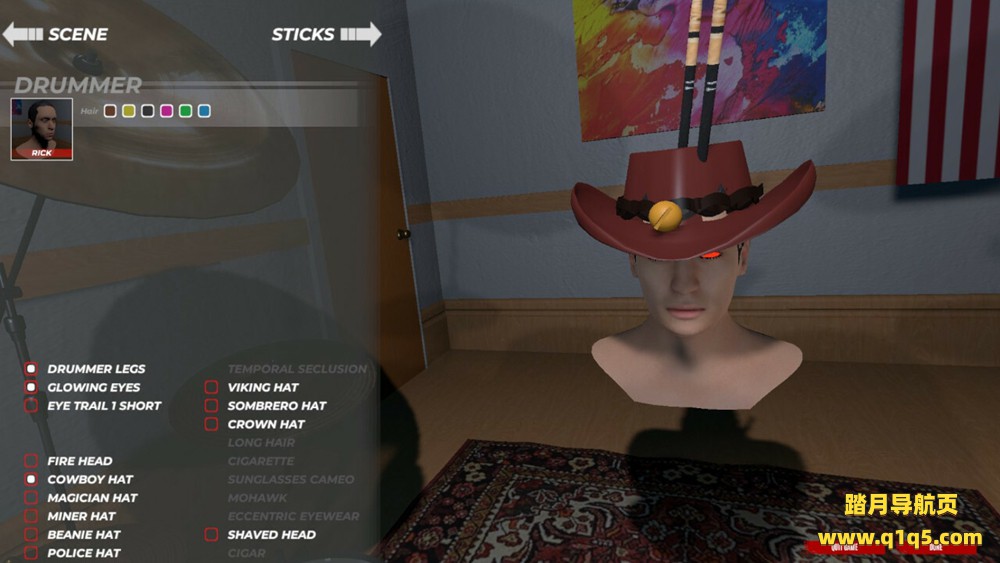This screenshot has width=1000, height=563.
Task: Select the Rick drummer portrait
Action: (x=42, y=129)
